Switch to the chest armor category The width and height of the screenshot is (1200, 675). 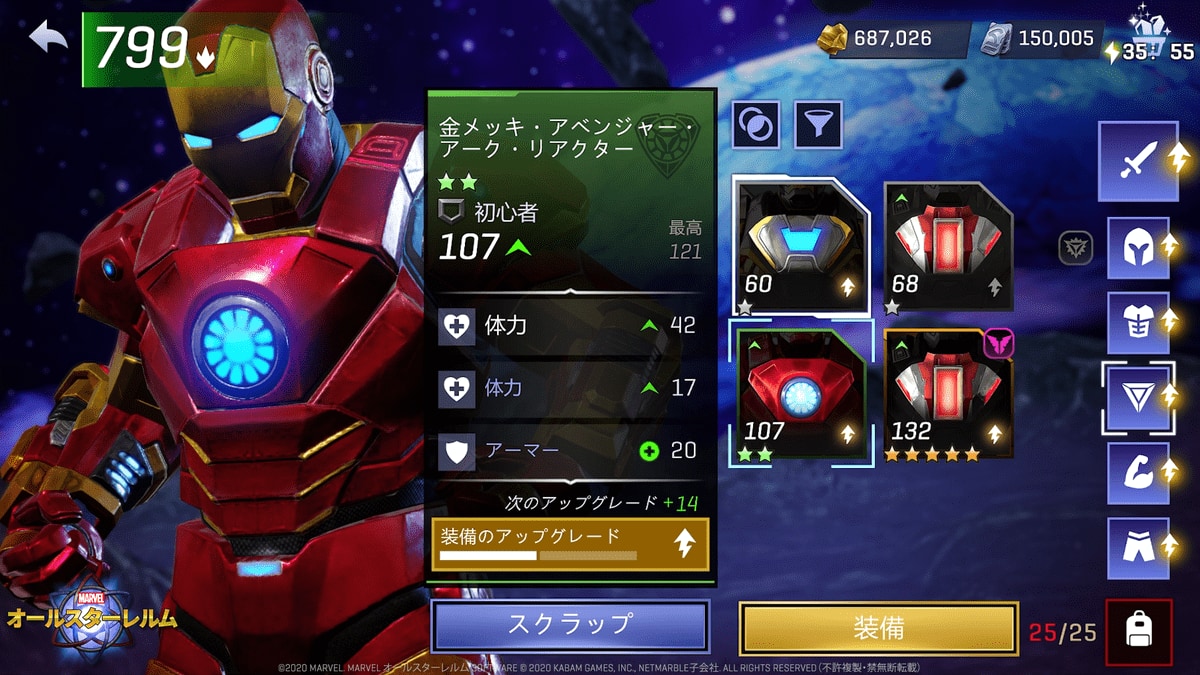[x=1139, y=322]
